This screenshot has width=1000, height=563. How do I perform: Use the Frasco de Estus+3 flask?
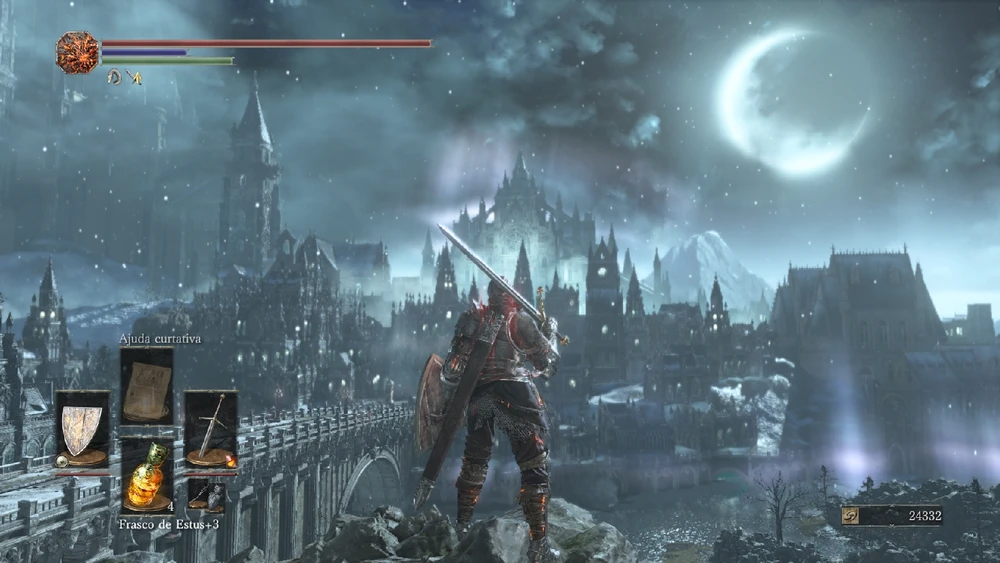[x=146, y=476]
